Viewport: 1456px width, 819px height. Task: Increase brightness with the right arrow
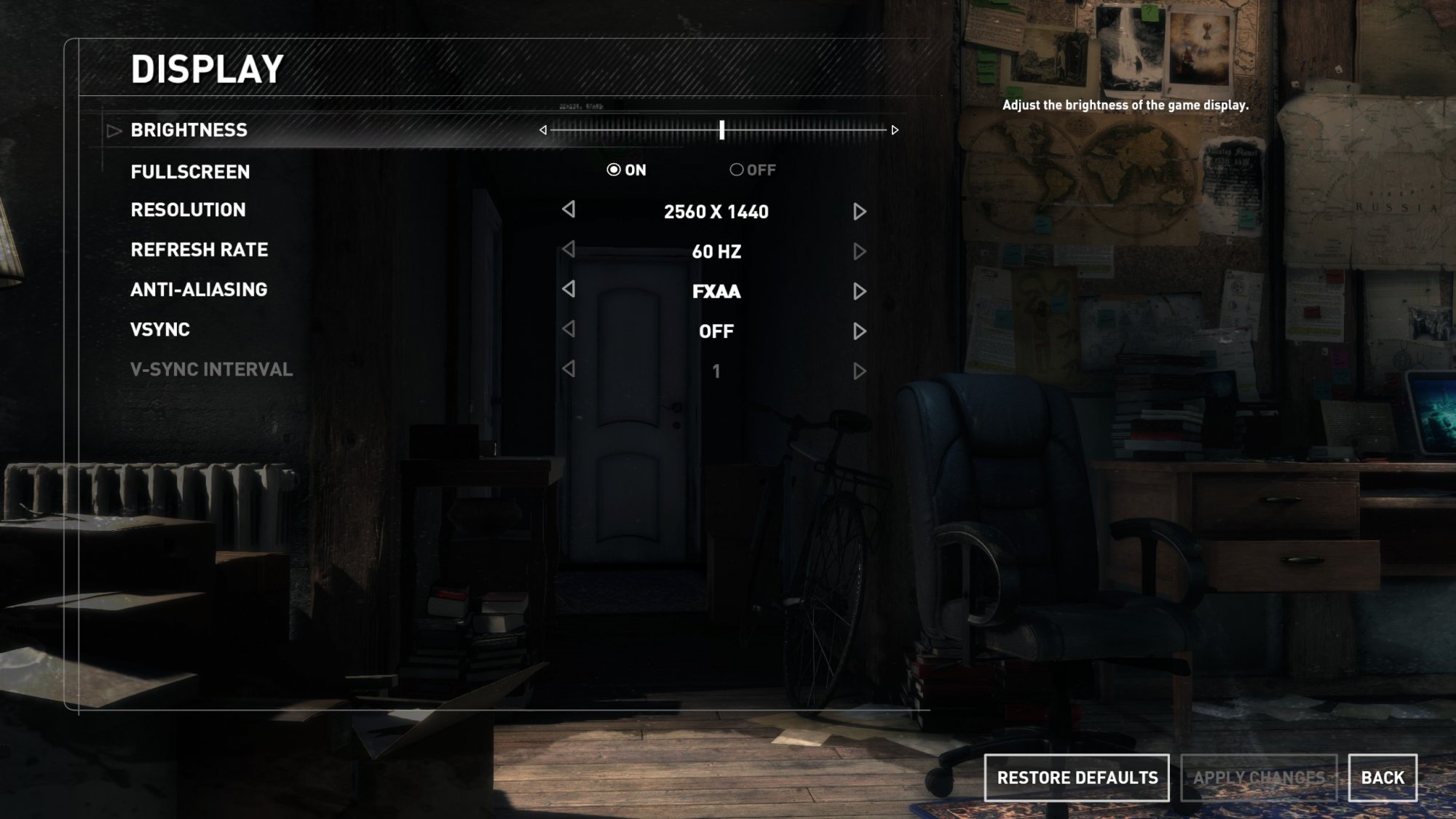(895, 130)
